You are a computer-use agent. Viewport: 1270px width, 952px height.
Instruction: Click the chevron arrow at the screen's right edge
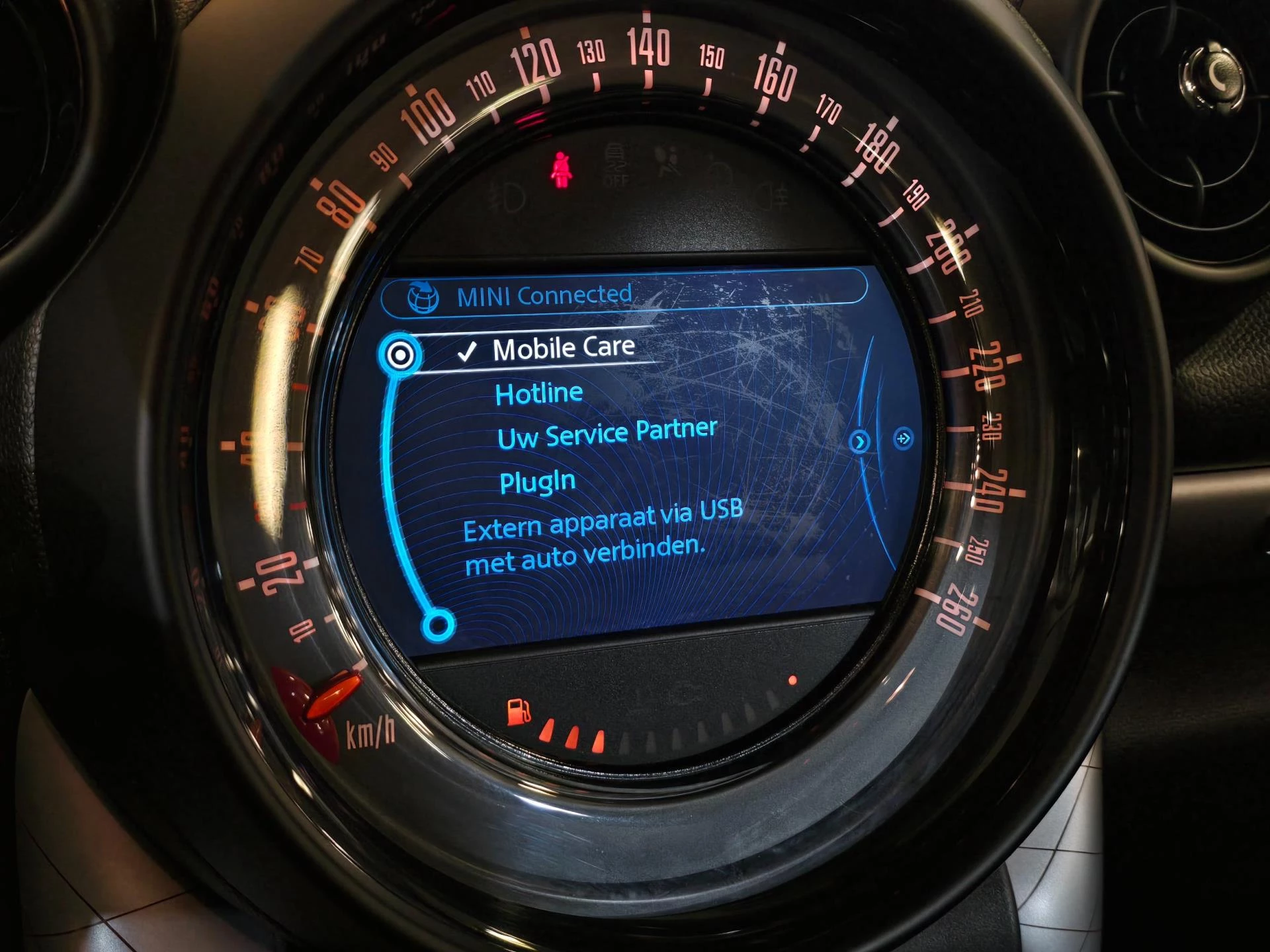click(x=859, y=441)
